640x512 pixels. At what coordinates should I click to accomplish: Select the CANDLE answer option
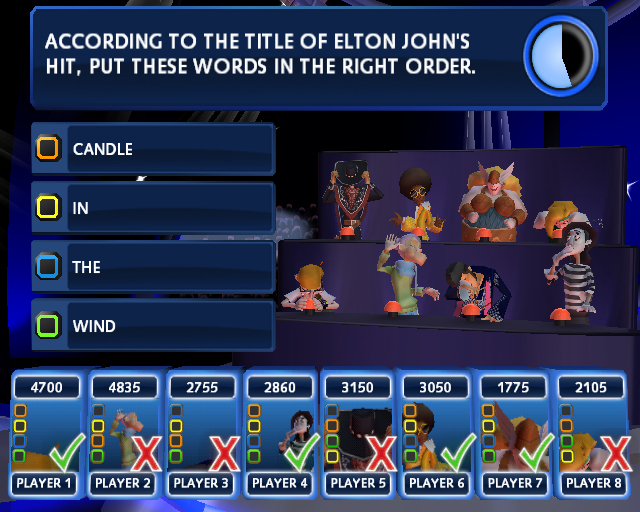(153, 149)
